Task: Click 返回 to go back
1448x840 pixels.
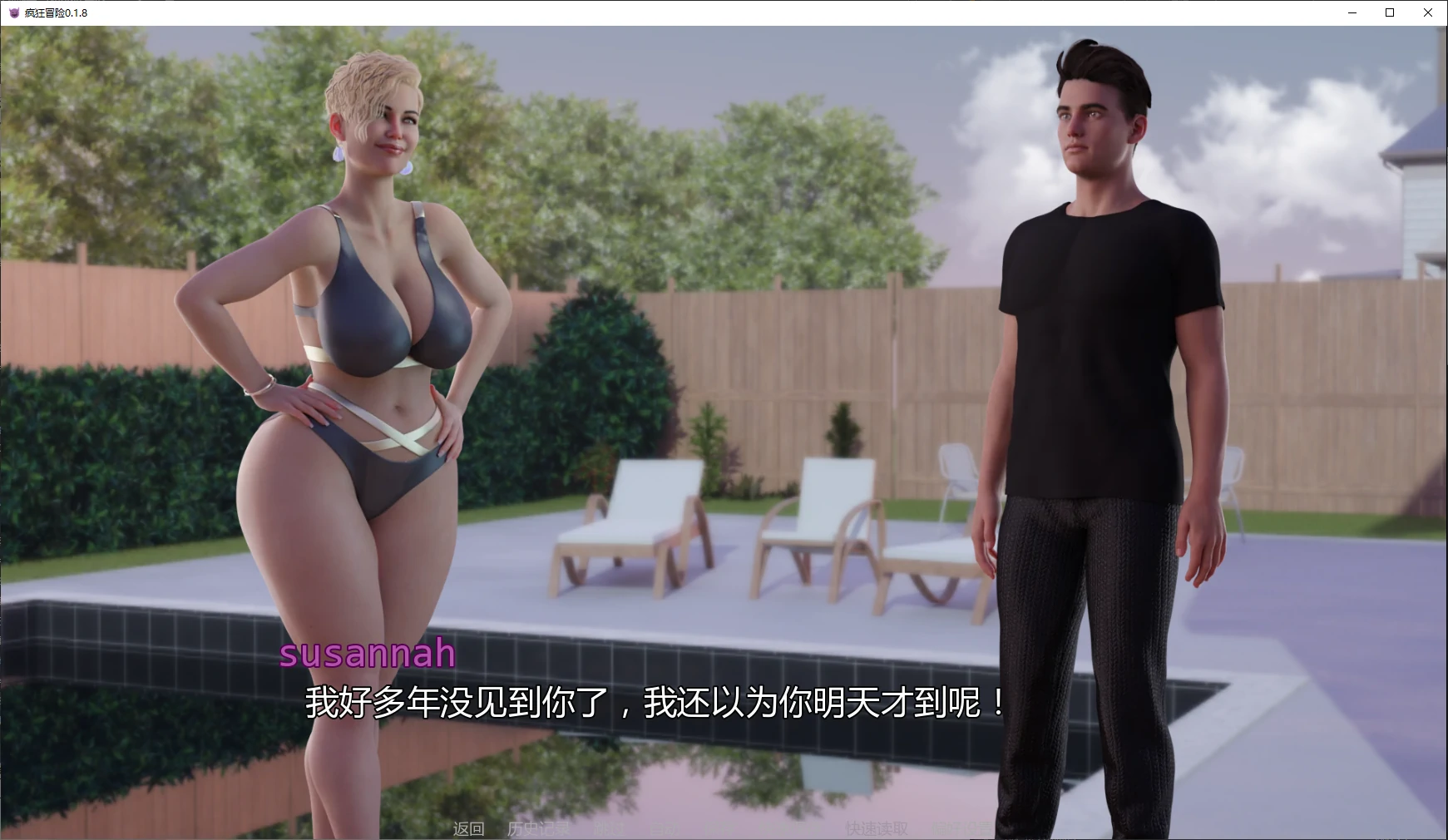Action: tap(468, 828)
